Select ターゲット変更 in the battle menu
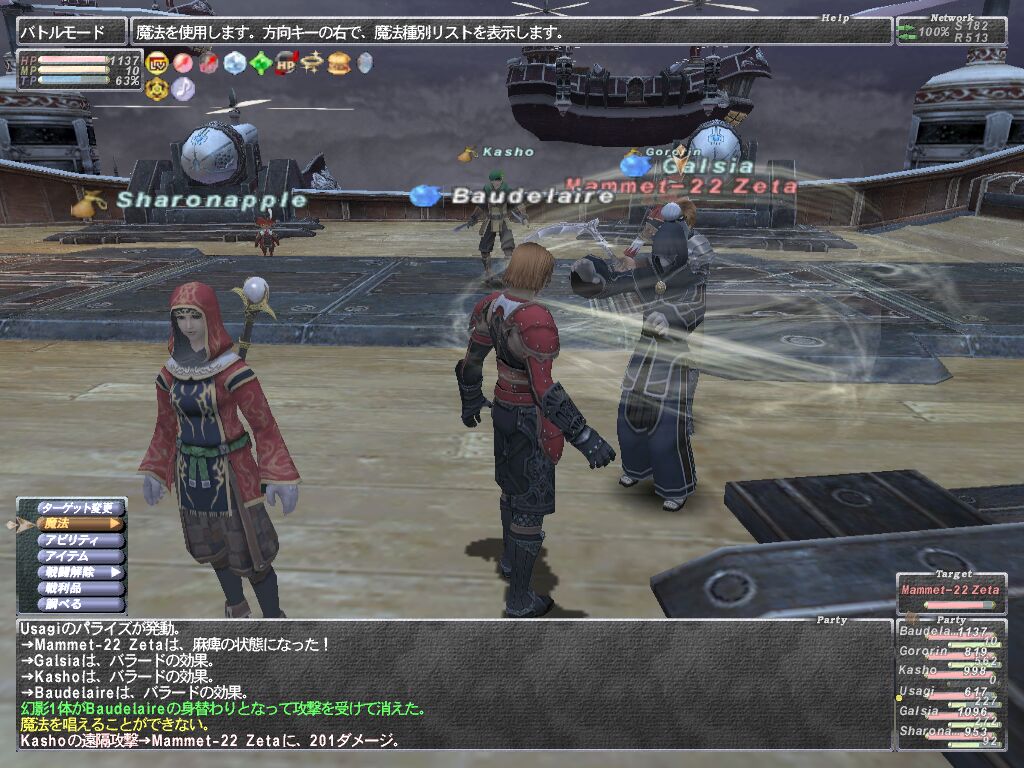The height and width of the screenshot is (768, 1024). pos(82,507)
